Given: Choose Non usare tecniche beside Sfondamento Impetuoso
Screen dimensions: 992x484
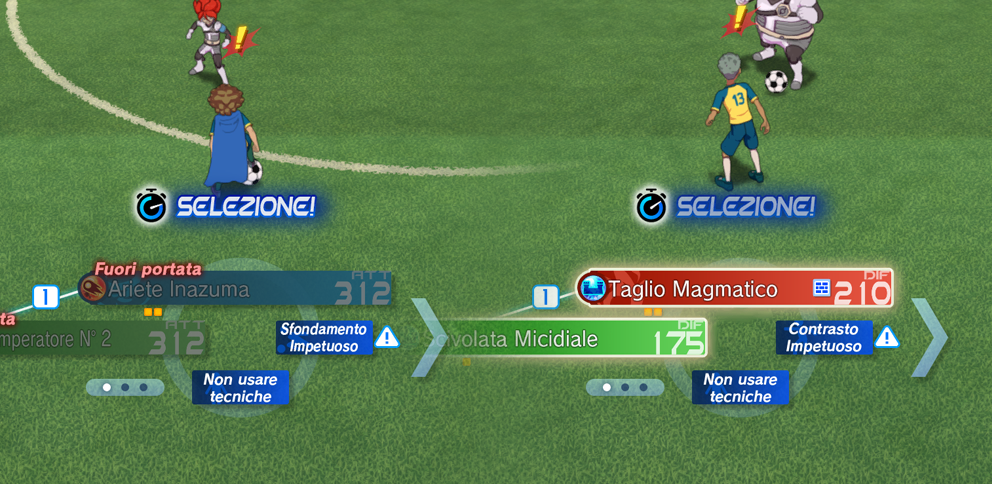Looking at the screenshot, I should pos(240,388).
